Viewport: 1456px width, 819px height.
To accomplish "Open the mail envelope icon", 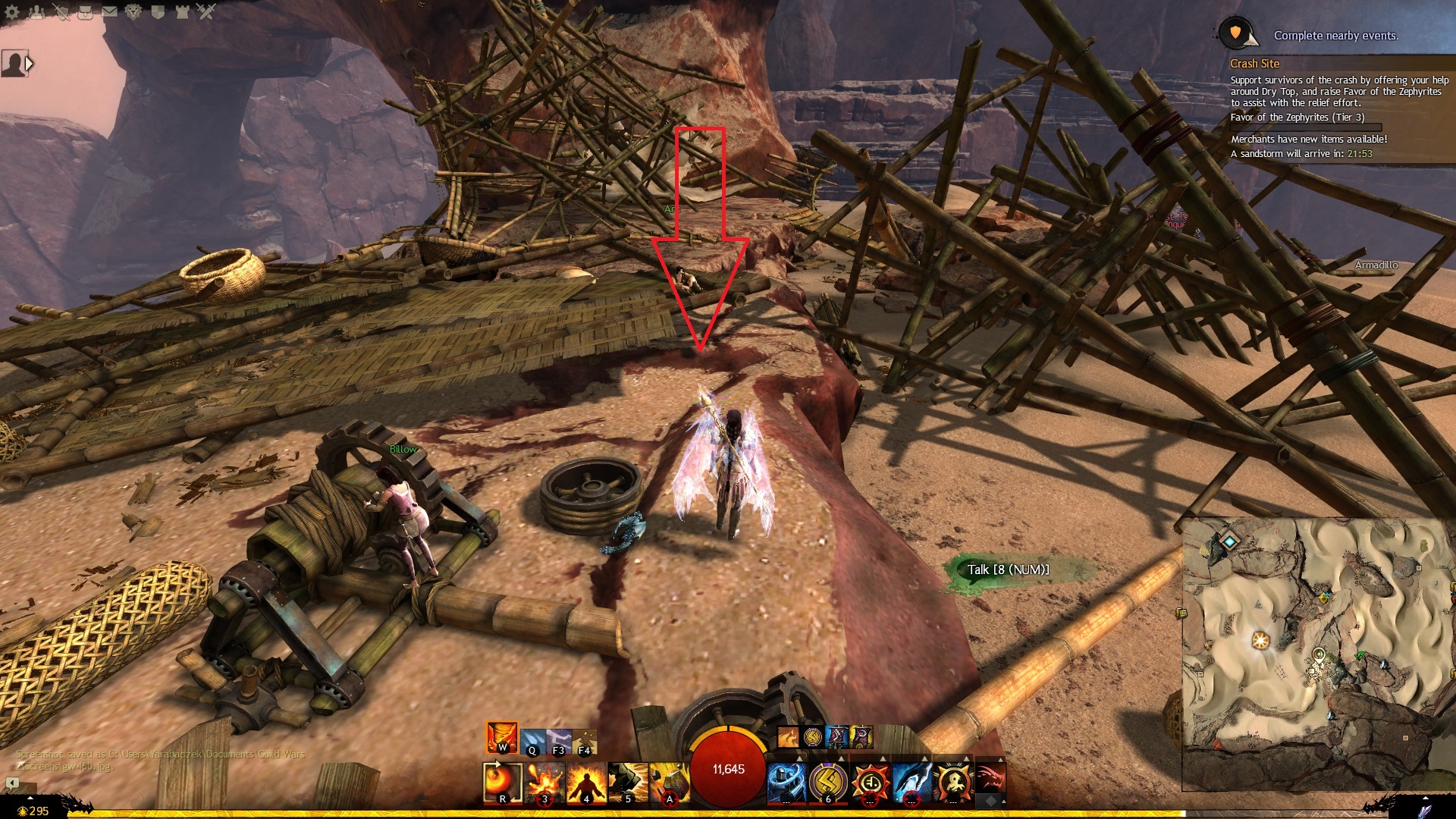I will [109, 12].
